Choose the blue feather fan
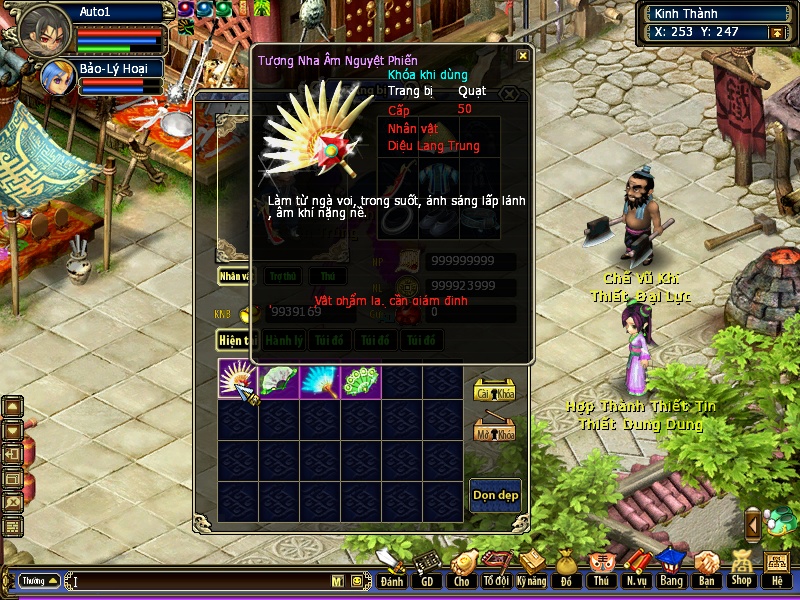 (x=320, y=382)
